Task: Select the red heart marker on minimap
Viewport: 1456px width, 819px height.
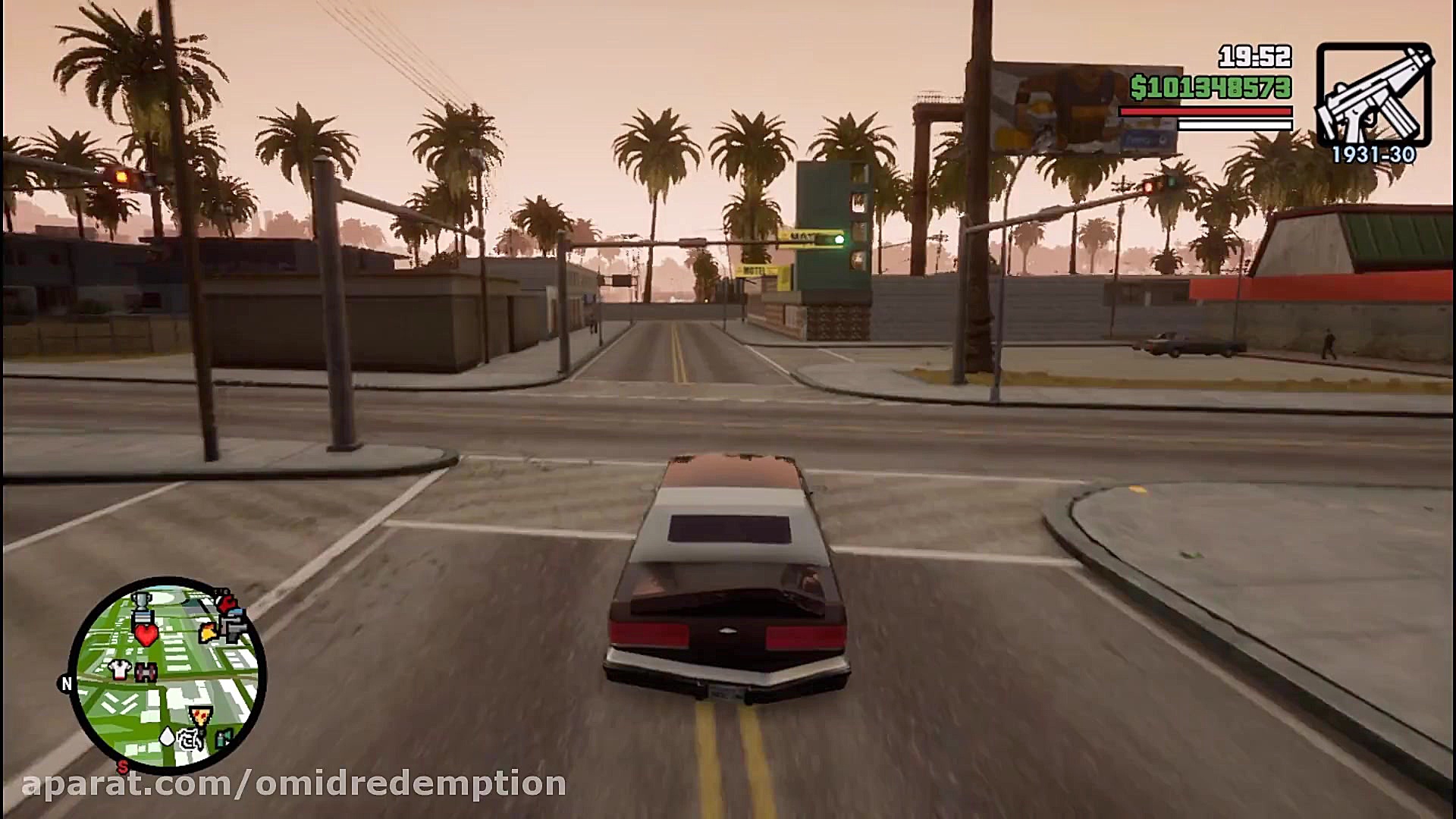Action: click(x=146, y=634)
